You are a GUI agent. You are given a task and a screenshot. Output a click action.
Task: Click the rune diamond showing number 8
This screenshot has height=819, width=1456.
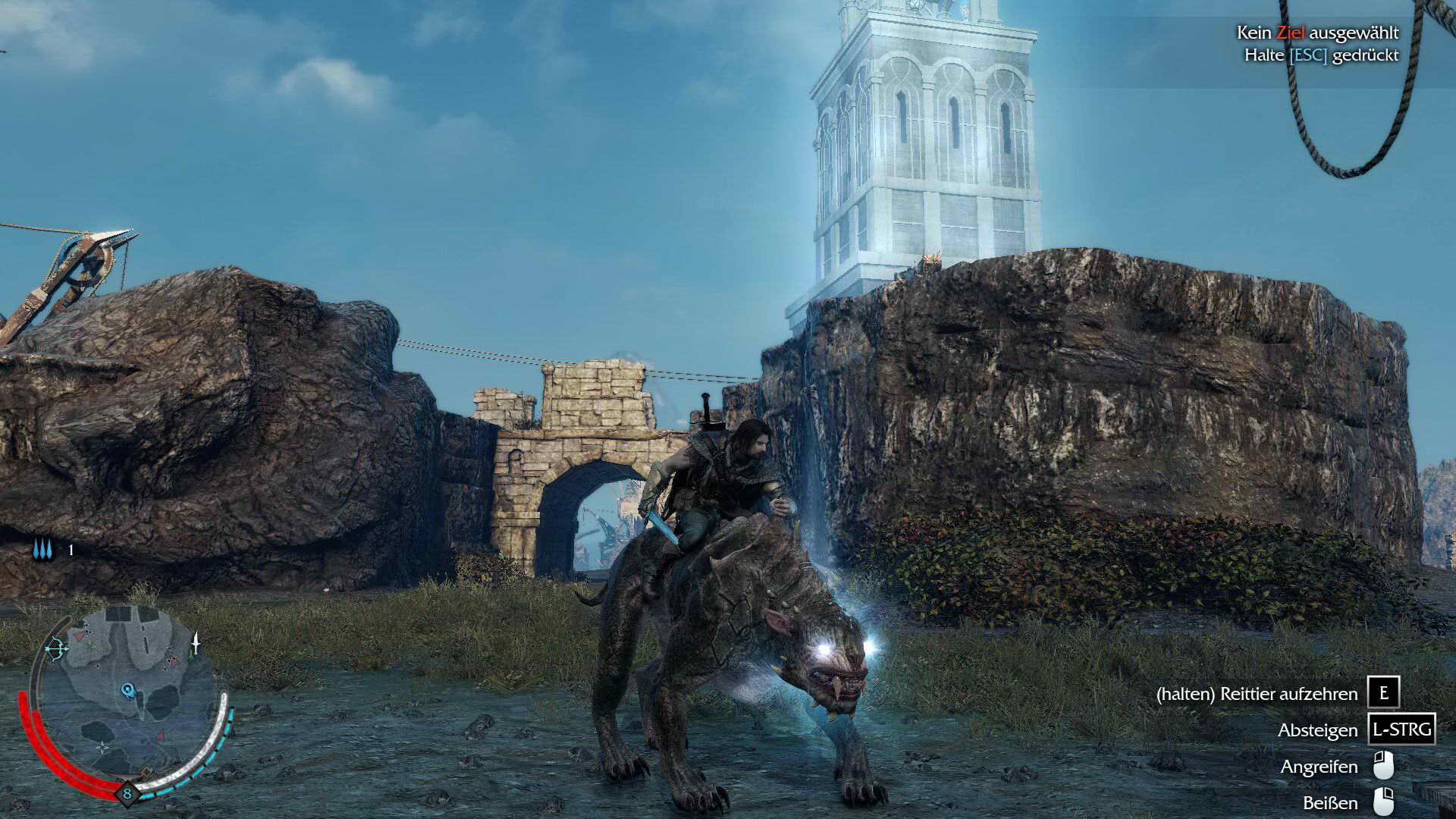pyautogui.click(x=127, y=792)
